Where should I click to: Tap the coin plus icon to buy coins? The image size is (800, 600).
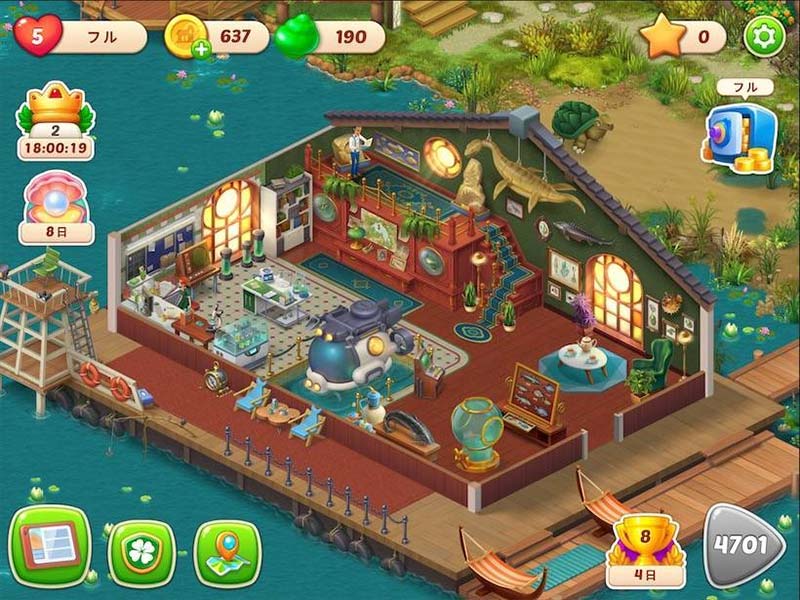click(202, 50)
